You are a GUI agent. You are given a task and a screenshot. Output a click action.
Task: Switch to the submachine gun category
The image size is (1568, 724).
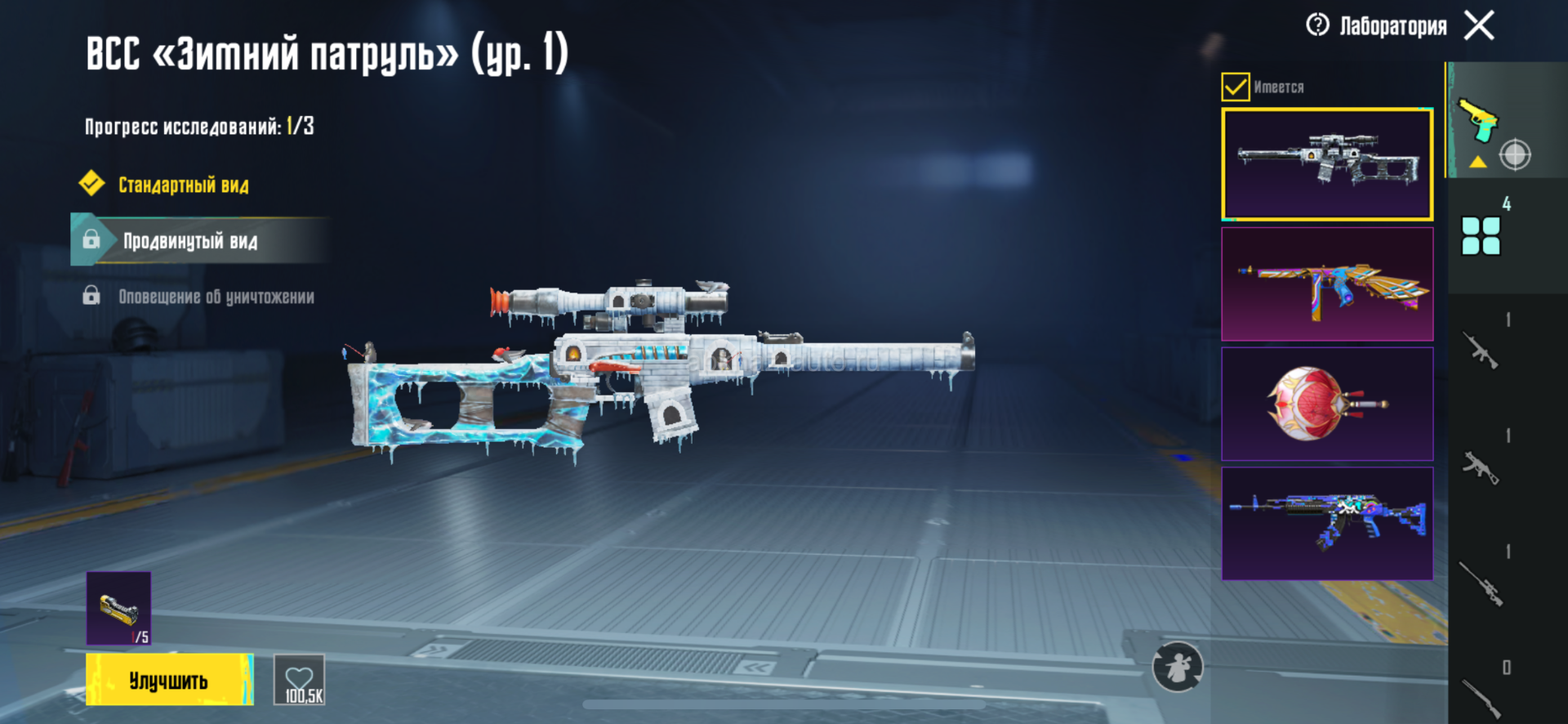[1480, 467]
